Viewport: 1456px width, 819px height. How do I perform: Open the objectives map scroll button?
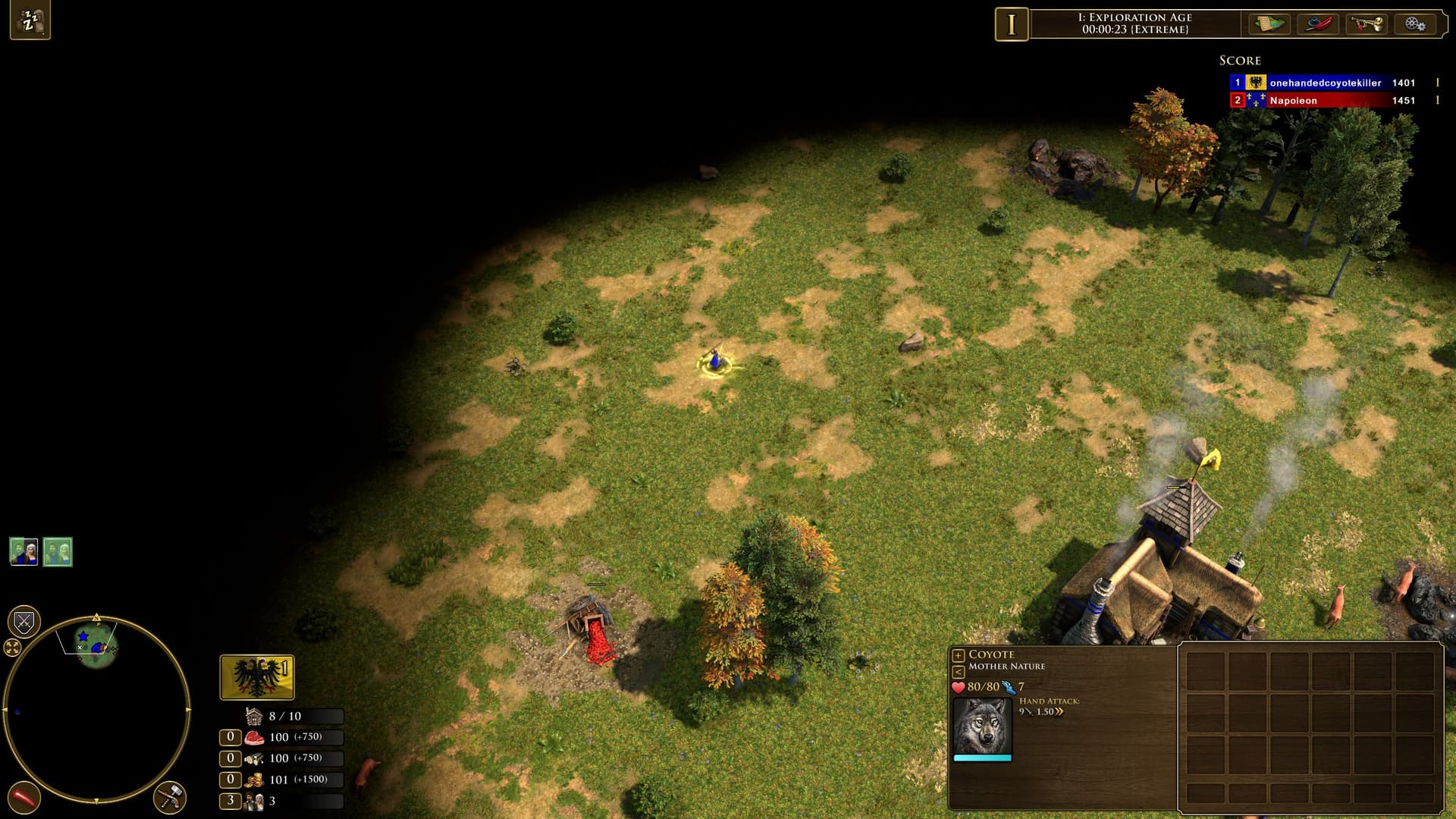tap(1269, 24)
